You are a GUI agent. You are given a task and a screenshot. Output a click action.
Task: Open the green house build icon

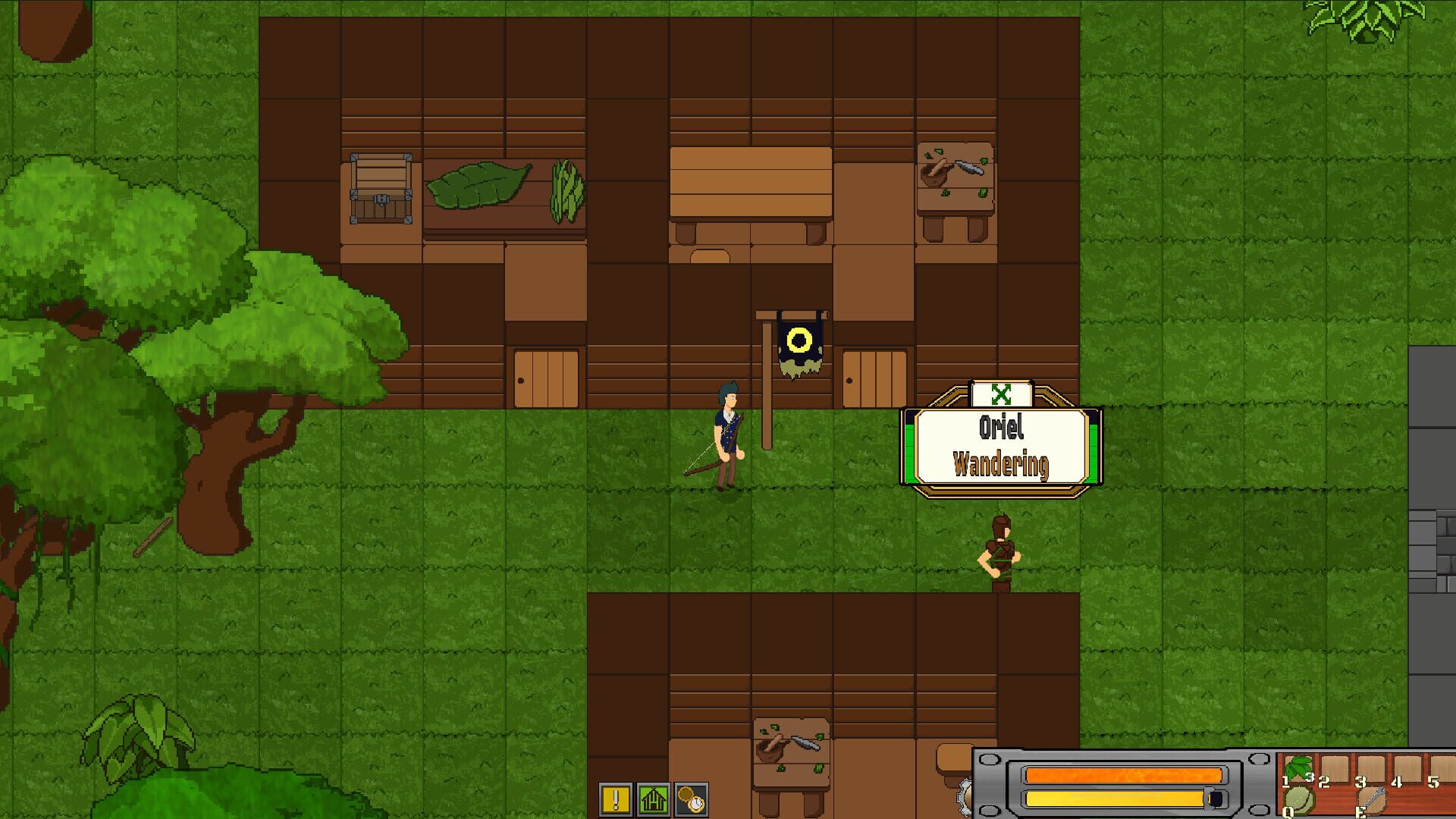pos(654,800)
